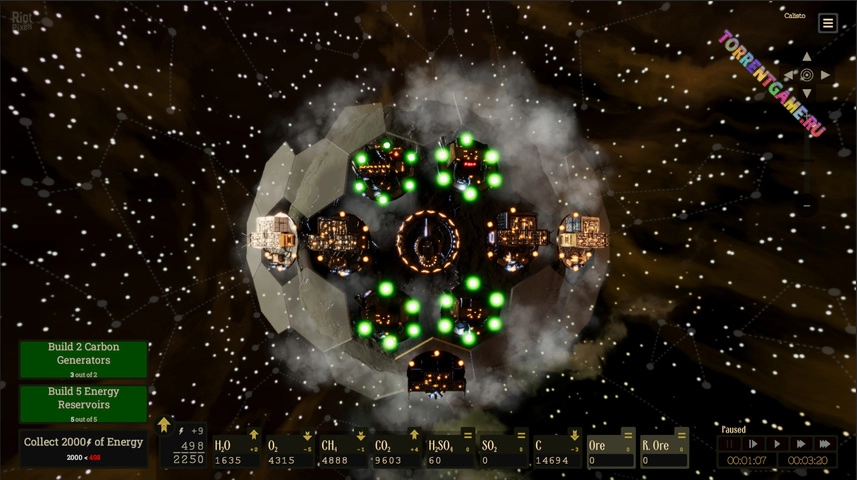
Task: Zoom out with the minus button
Action: point(807,205)
